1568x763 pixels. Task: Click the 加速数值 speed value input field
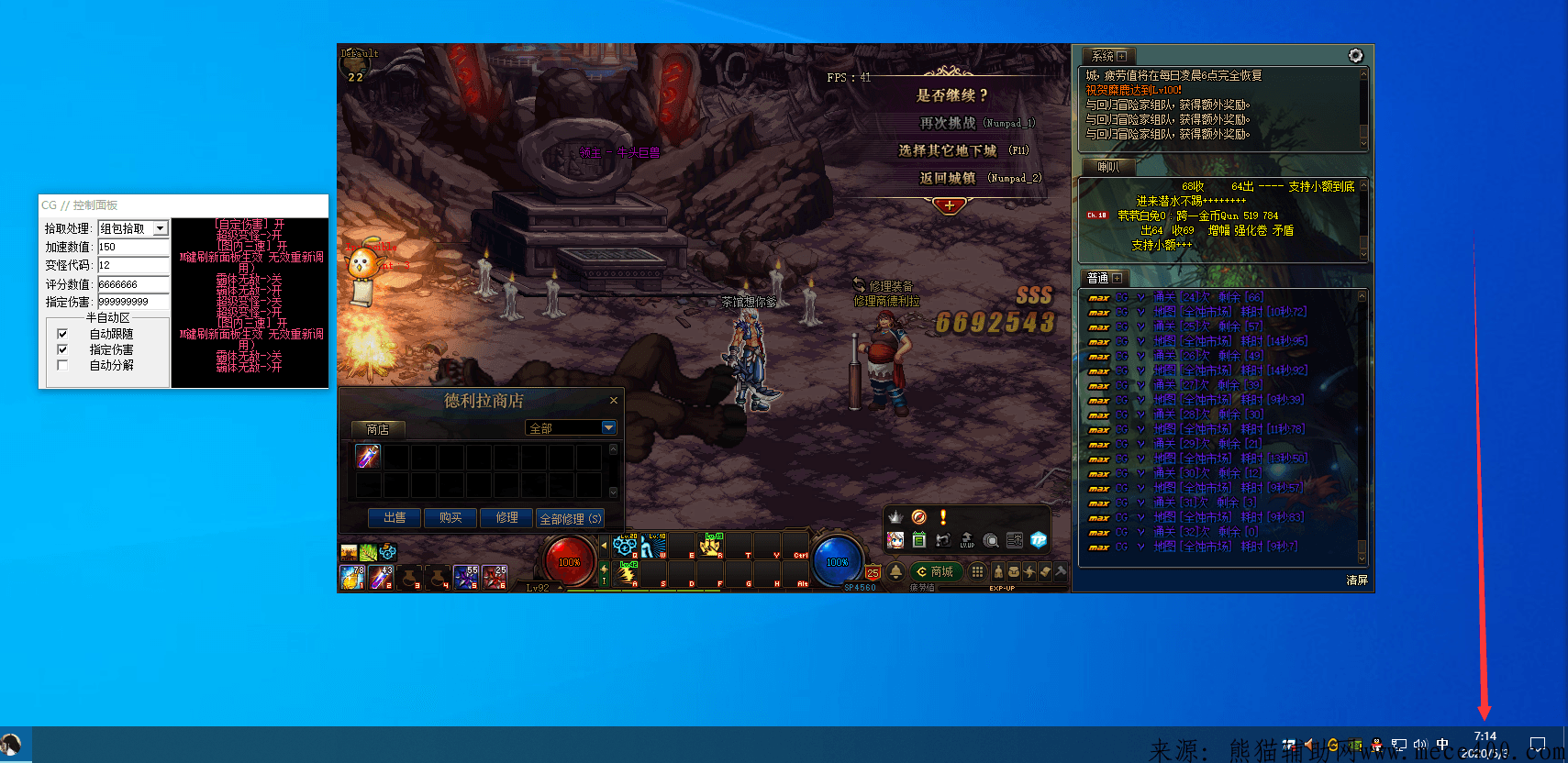click(133, 247)
